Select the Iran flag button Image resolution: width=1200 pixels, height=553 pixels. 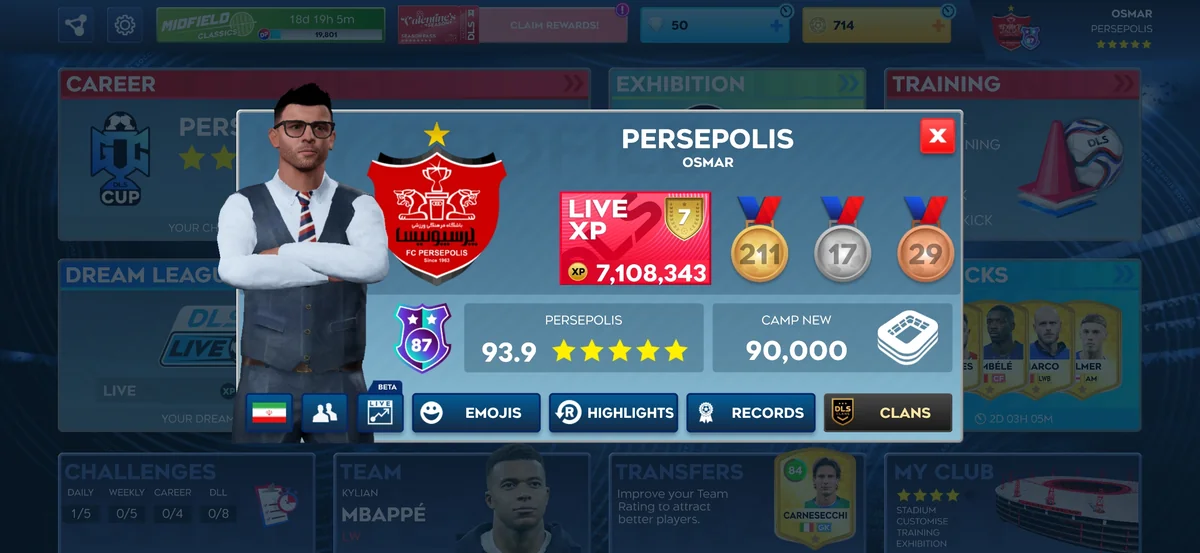click(269, 413)
